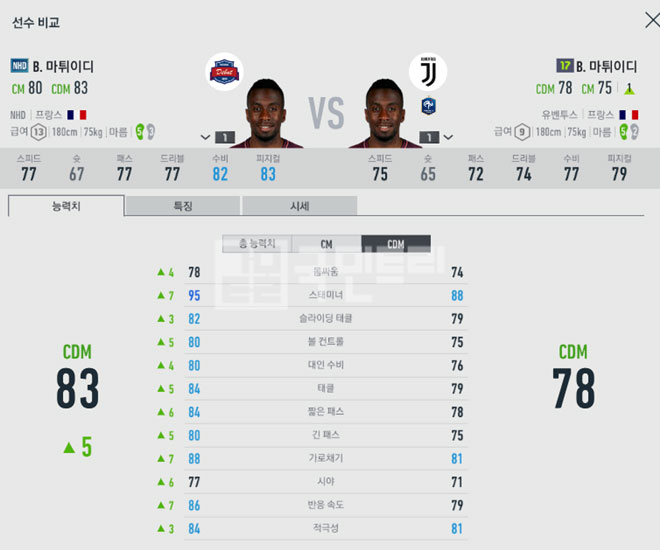Show the 시세 tab
The image size is (660, 550).
tap(299, 206)
